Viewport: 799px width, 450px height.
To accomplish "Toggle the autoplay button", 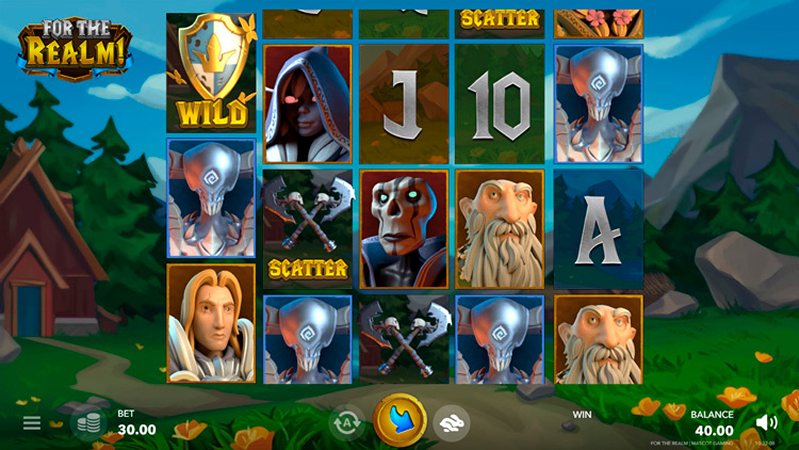I will [345, 422].
